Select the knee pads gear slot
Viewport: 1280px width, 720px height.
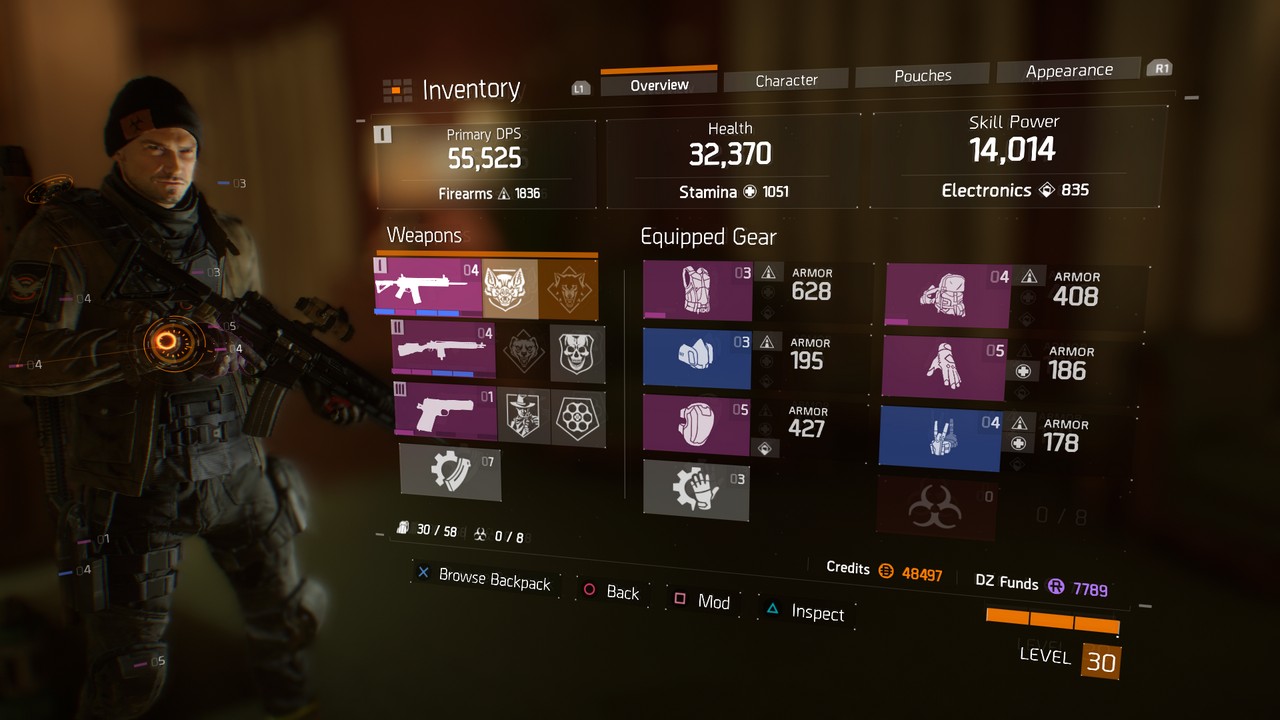pos(696,425)
